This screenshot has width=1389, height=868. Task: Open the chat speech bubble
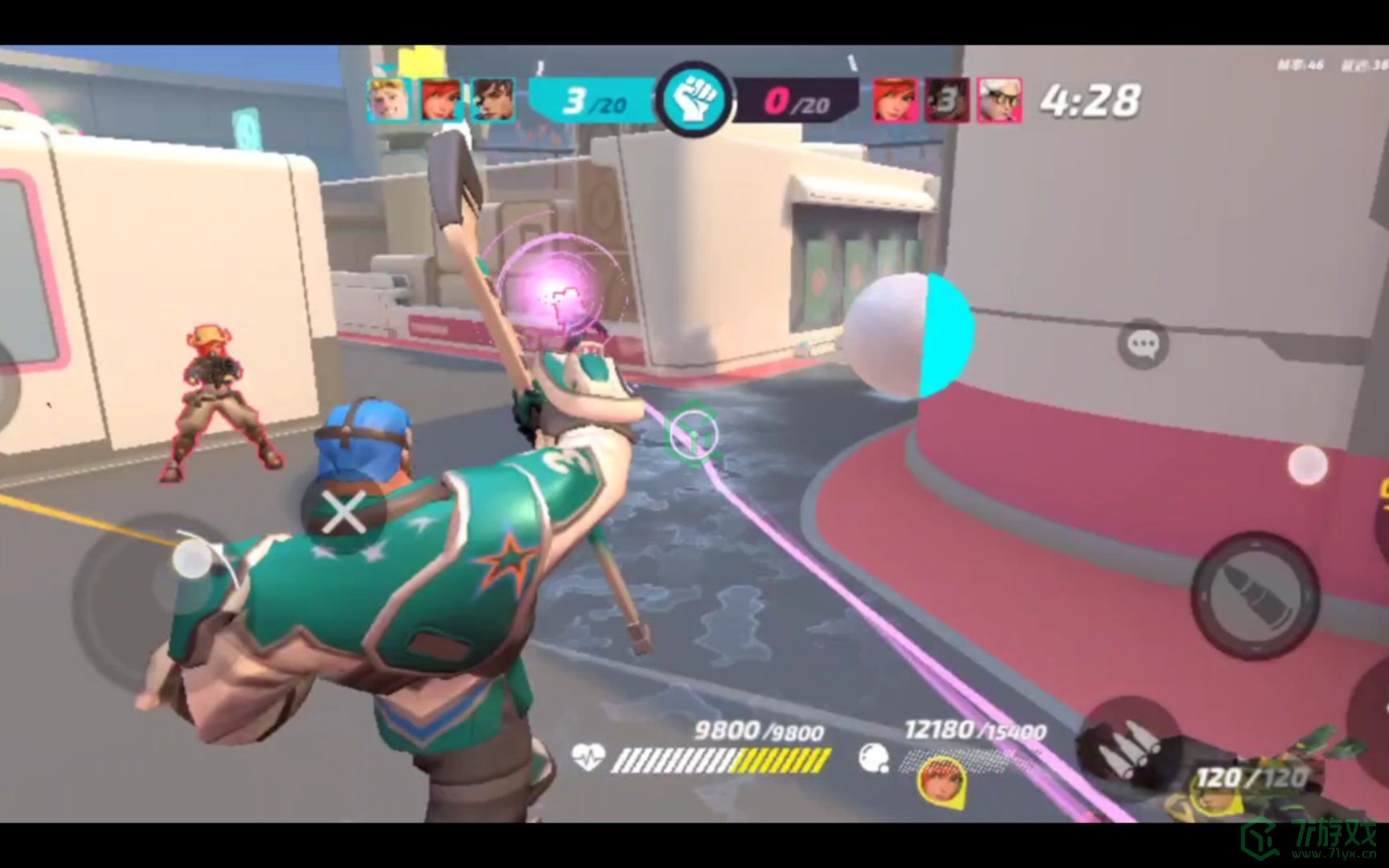pyautogui.click(x=1142, y=345)
